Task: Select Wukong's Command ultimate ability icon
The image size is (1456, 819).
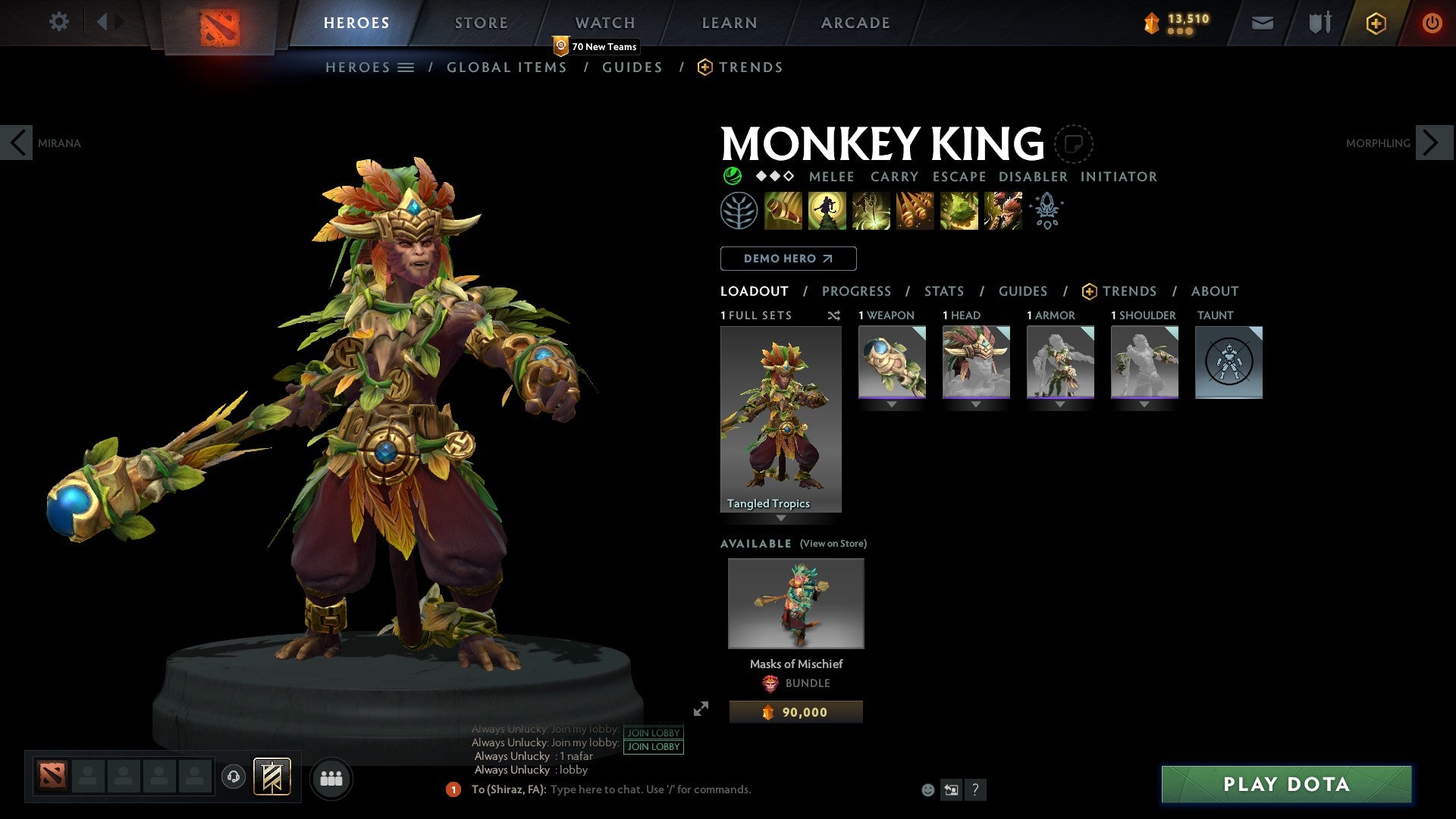Action: click(x=1003, y=211)
